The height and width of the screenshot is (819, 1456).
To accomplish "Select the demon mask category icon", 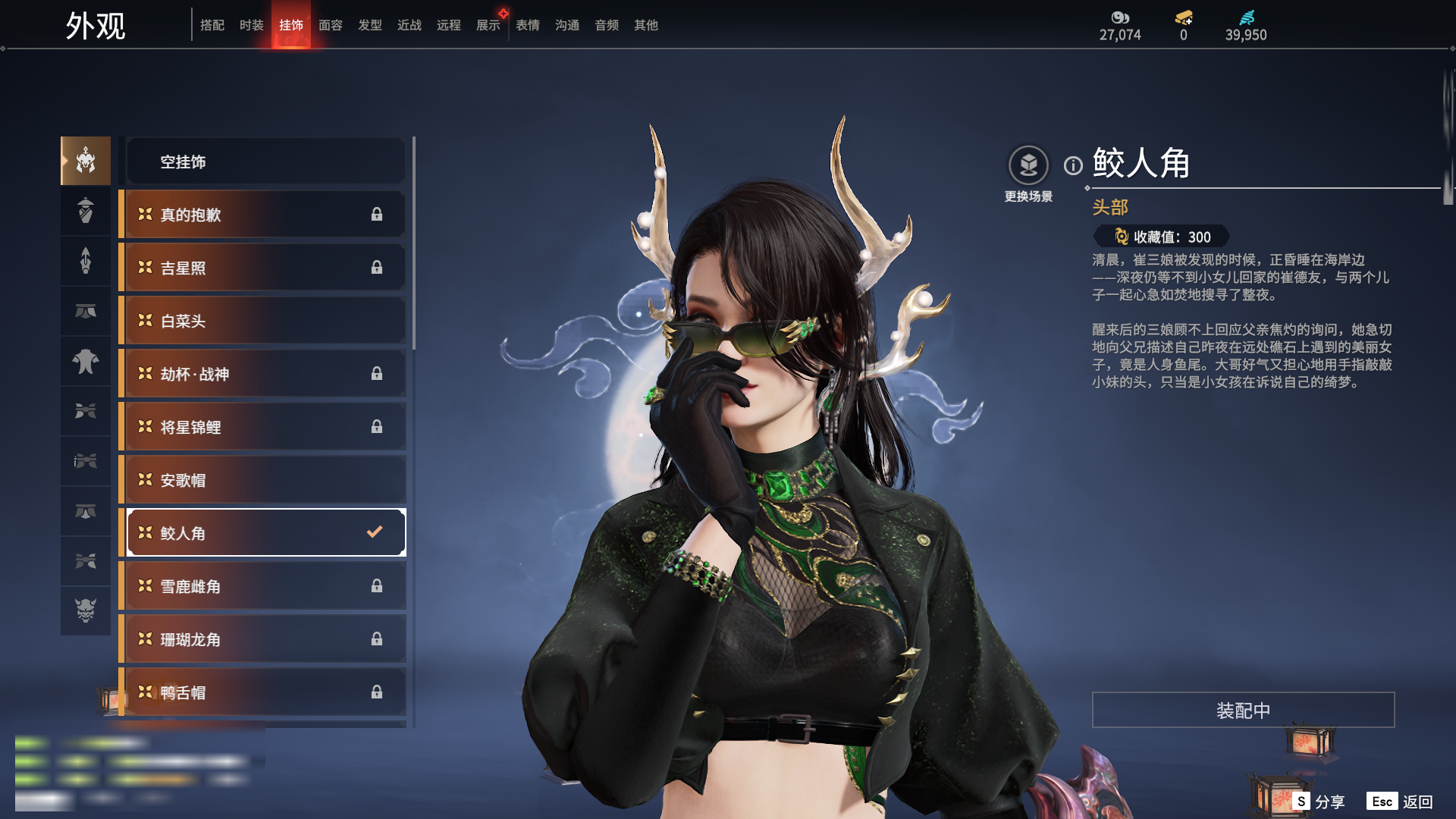I will click(86, 610).
